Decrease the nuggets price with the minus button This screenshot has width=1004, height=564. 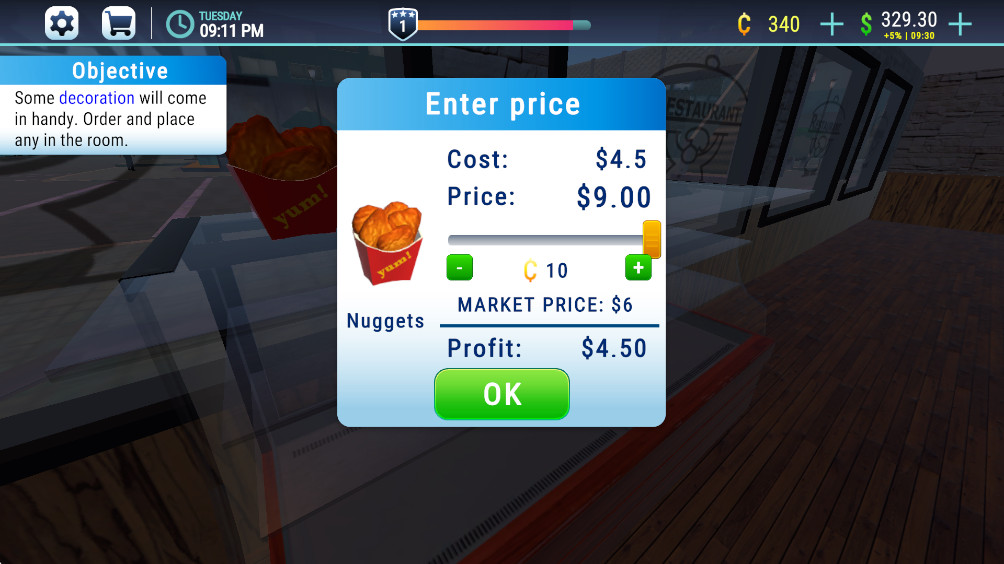click(x=459, y=268)
